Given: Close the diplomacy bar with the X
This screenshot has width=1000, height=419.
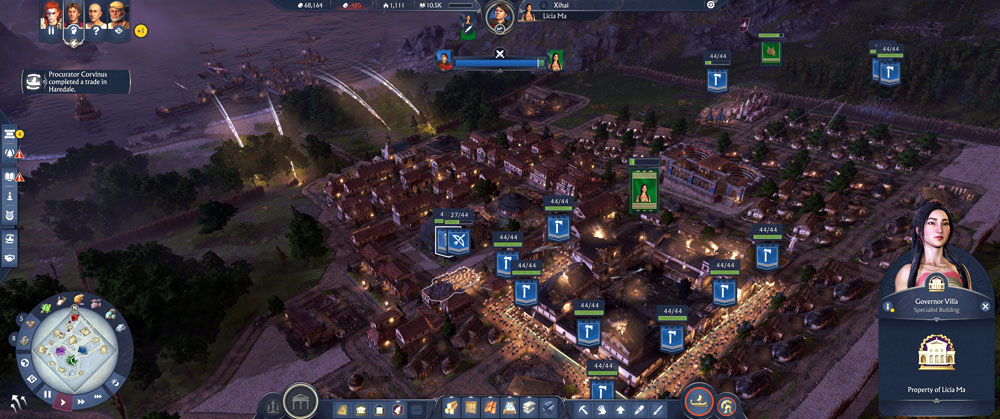Looking at the screenshot, I should (499, 53).
